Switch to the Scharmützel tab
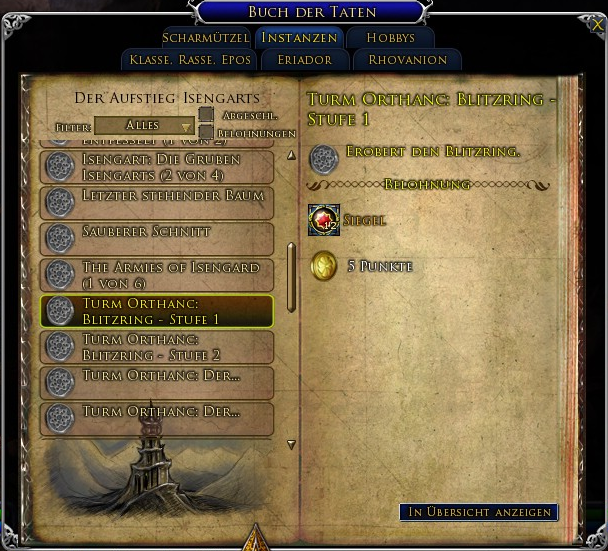Viewport: 608px width, 551px height. click(x=206, y=38)
